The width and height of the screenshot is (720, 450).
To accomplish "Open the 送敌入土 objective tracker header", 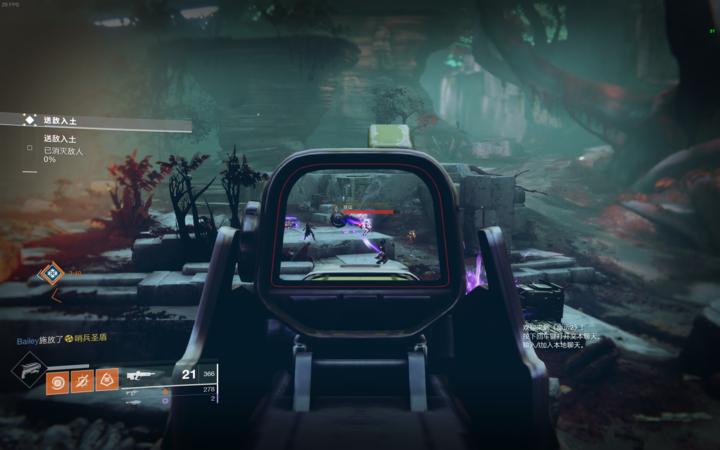I will coord(60,120).
